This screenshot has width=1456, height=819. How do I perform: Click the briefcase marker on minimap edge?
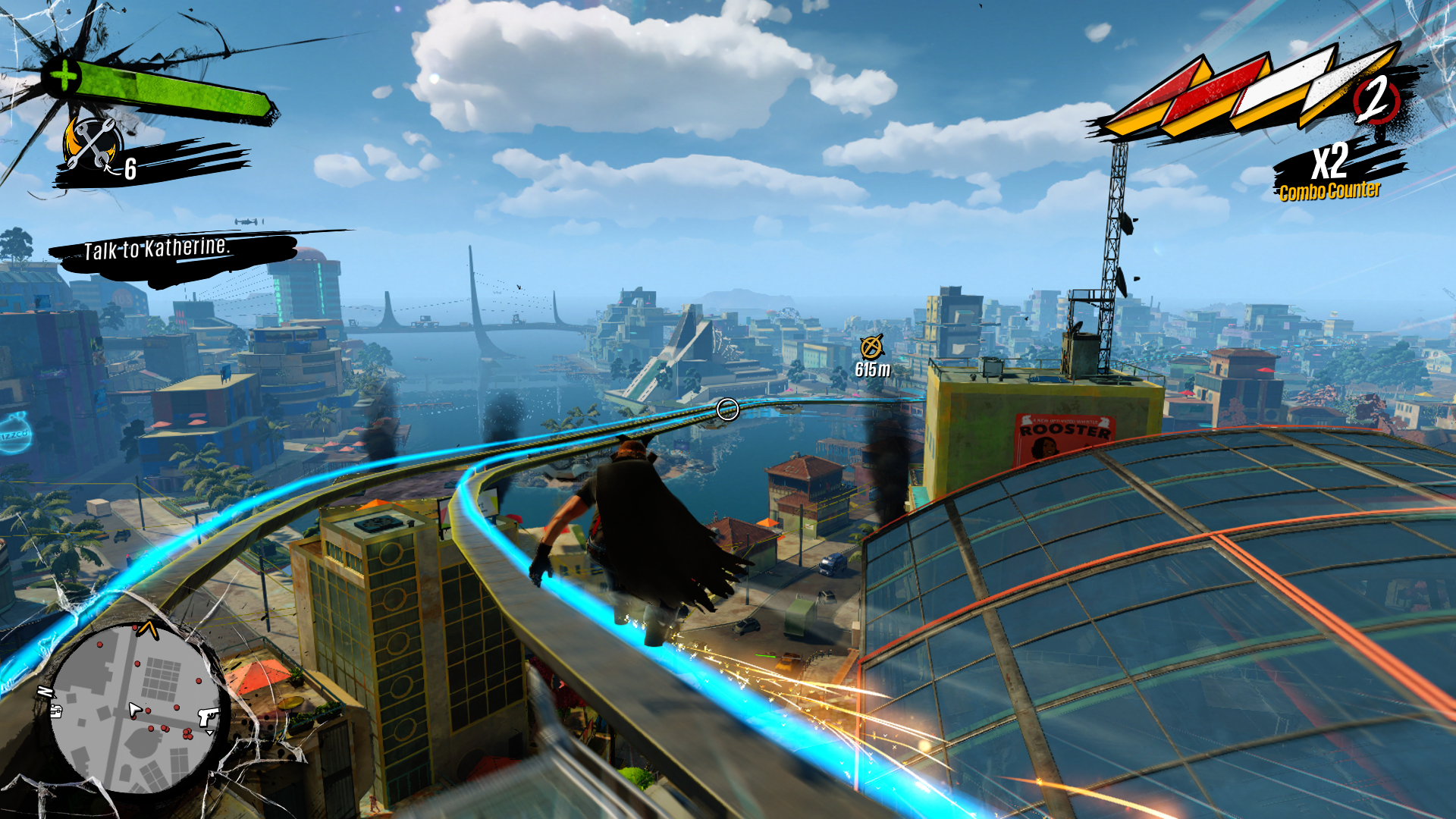[x=56, y=711]
